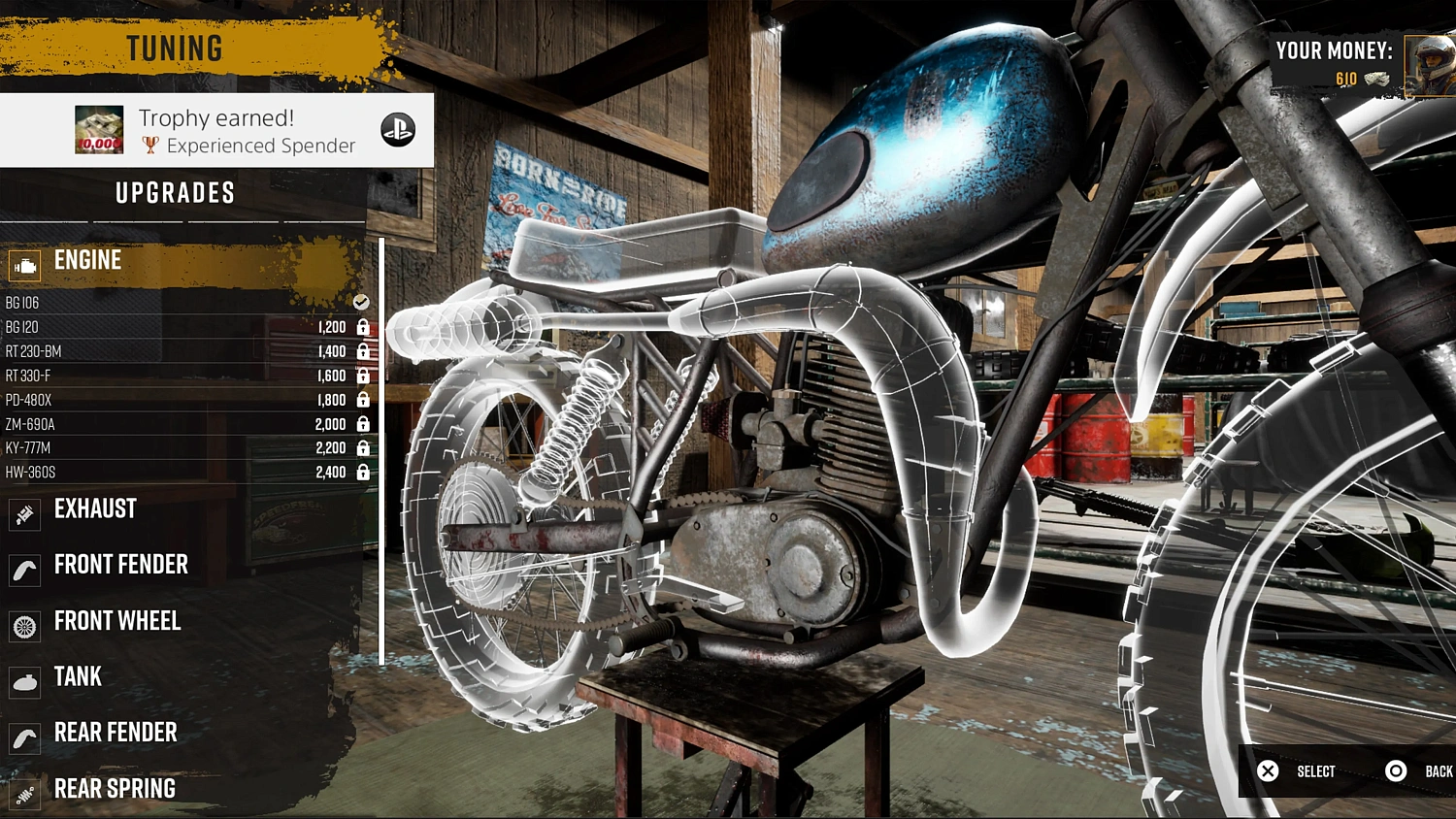
Task: Select the TUNING header tab
Action: tap(175, 48)
